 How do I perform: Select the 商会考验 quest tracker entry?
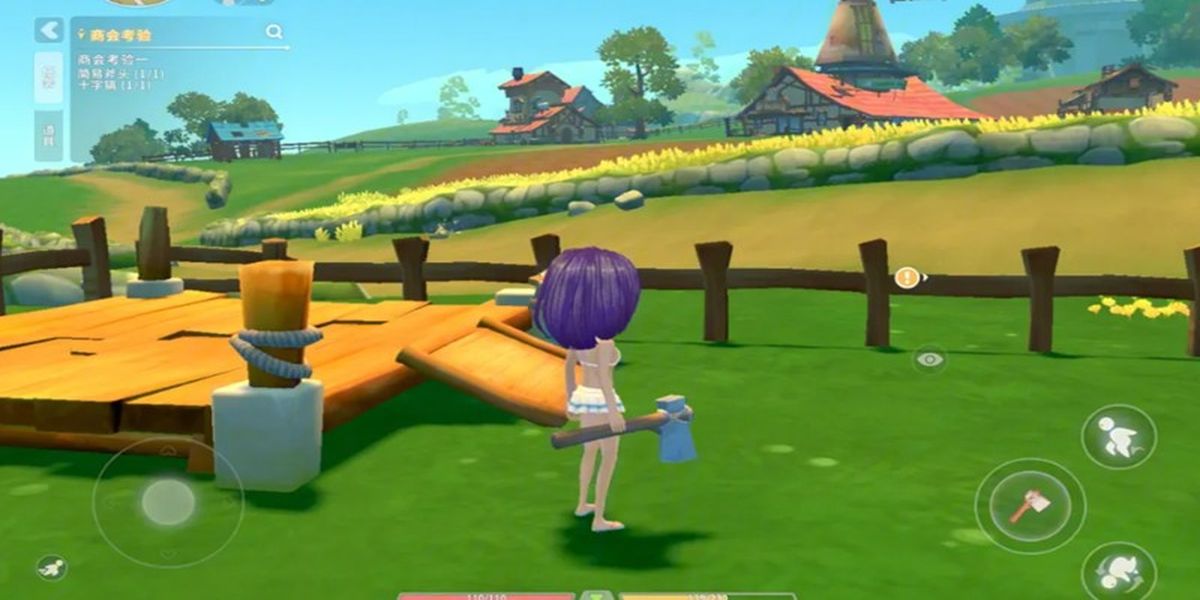(x=120, y=35)
